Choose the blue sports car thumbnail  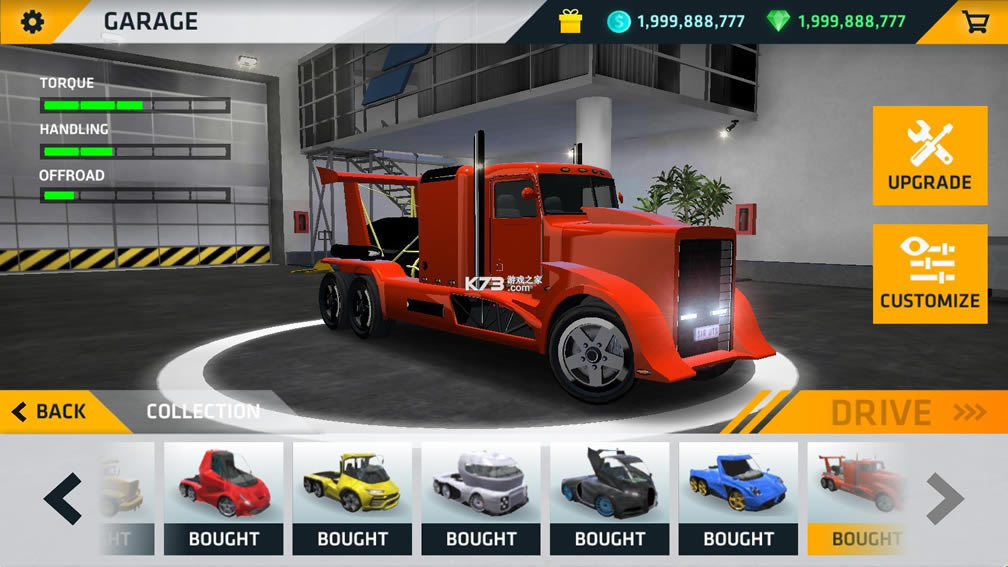738,484
